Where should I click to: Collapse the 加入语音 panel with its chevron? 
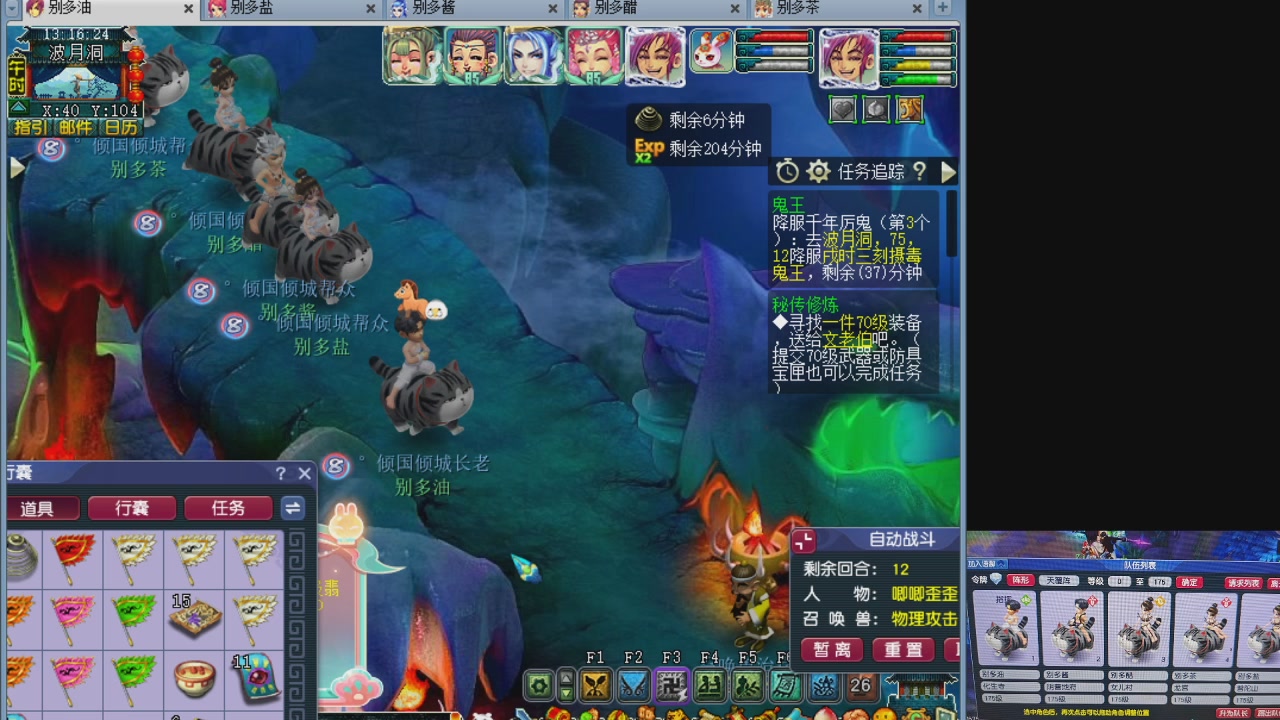[x=1000, y=565]
